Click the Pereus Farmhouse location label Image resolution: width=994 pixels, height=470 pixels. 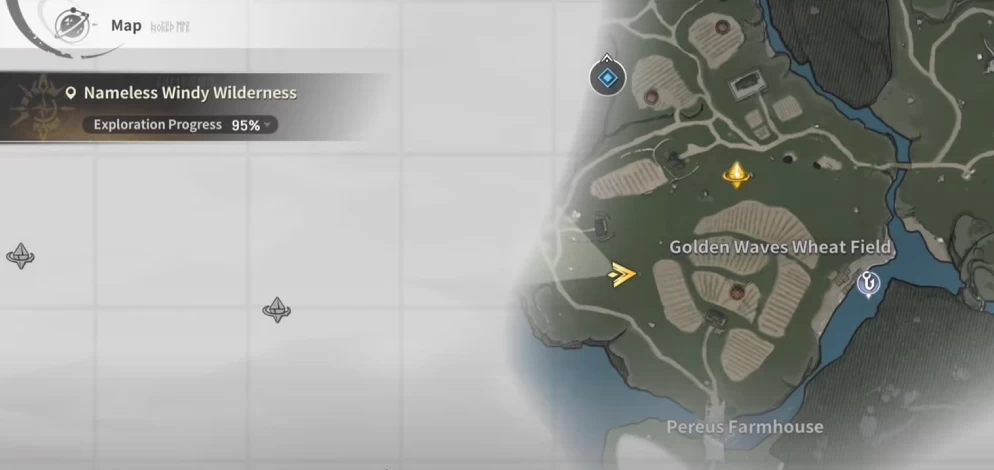pyautogui.click(x=745, y=427)
